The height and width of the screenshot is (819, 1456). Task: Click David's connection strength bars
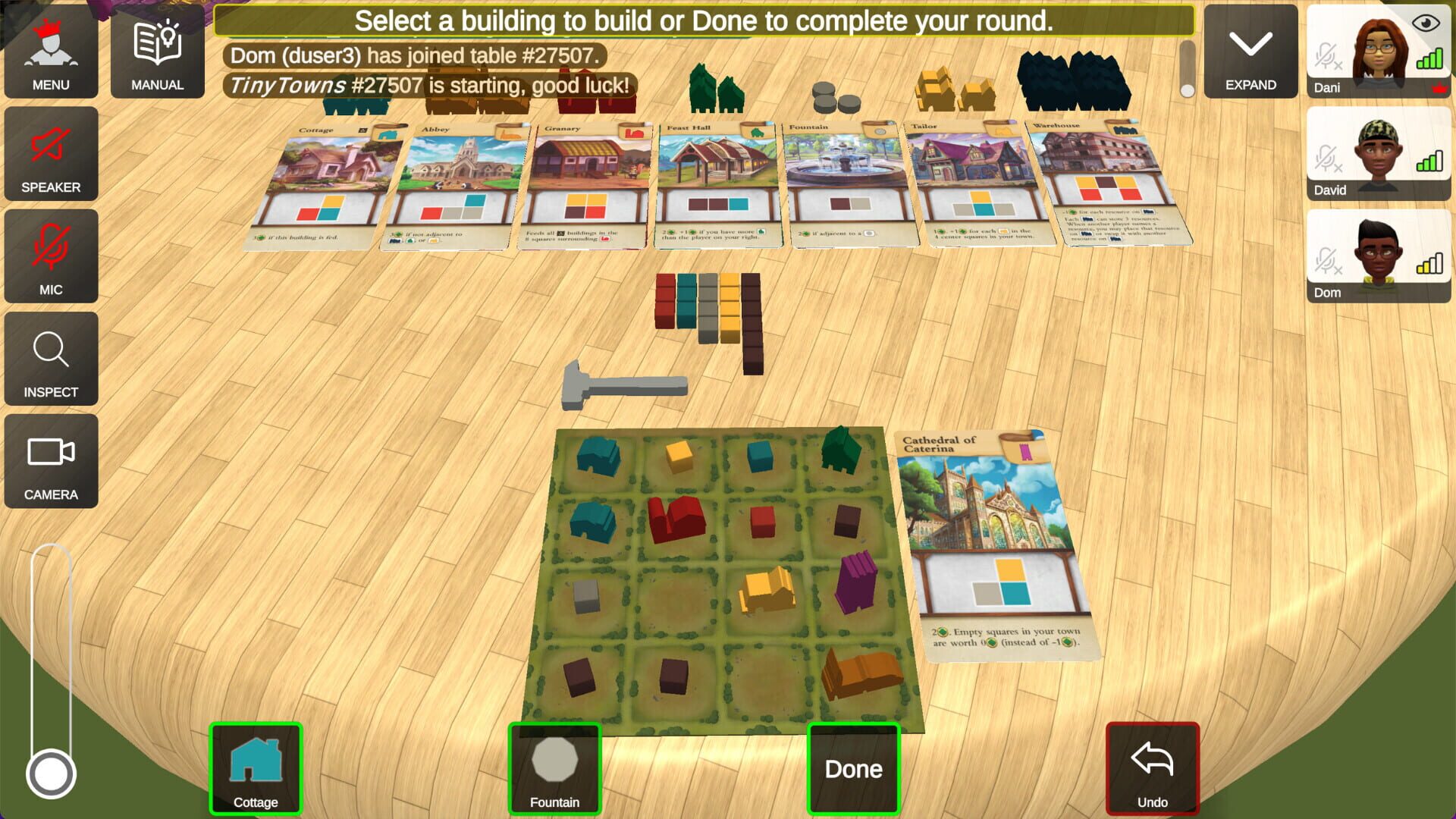tap(1429, 162)
